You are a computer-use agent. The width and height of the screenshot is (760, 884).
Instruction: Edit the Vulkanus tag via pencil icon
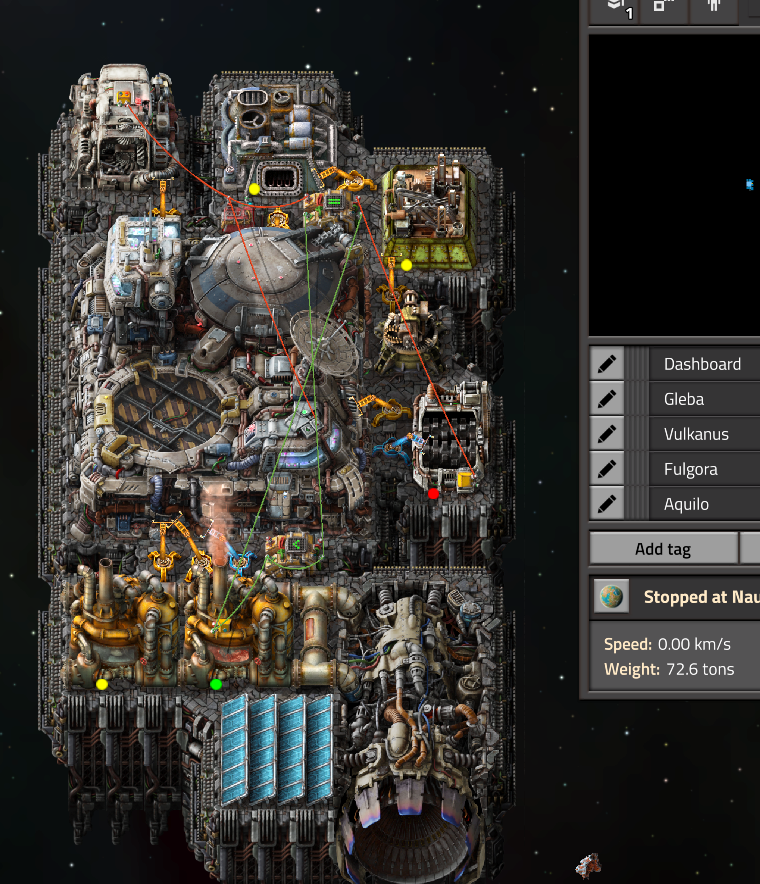click(x=606, y=434)
